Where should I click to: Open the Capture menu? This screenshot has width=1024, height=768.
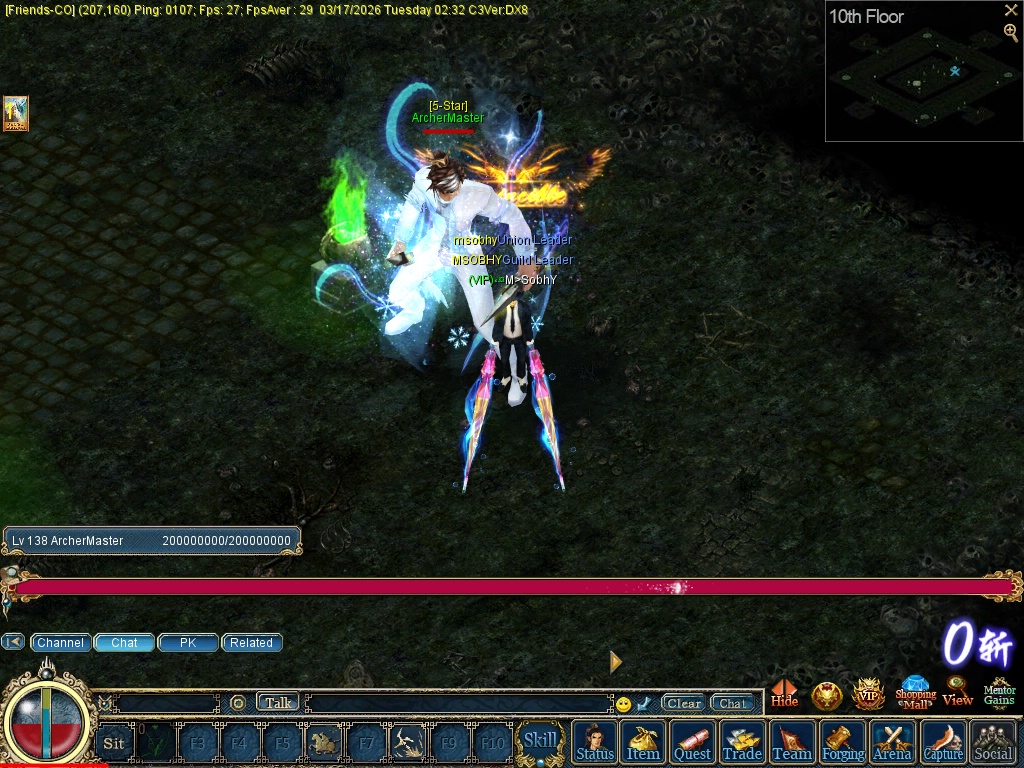[943, 742]
